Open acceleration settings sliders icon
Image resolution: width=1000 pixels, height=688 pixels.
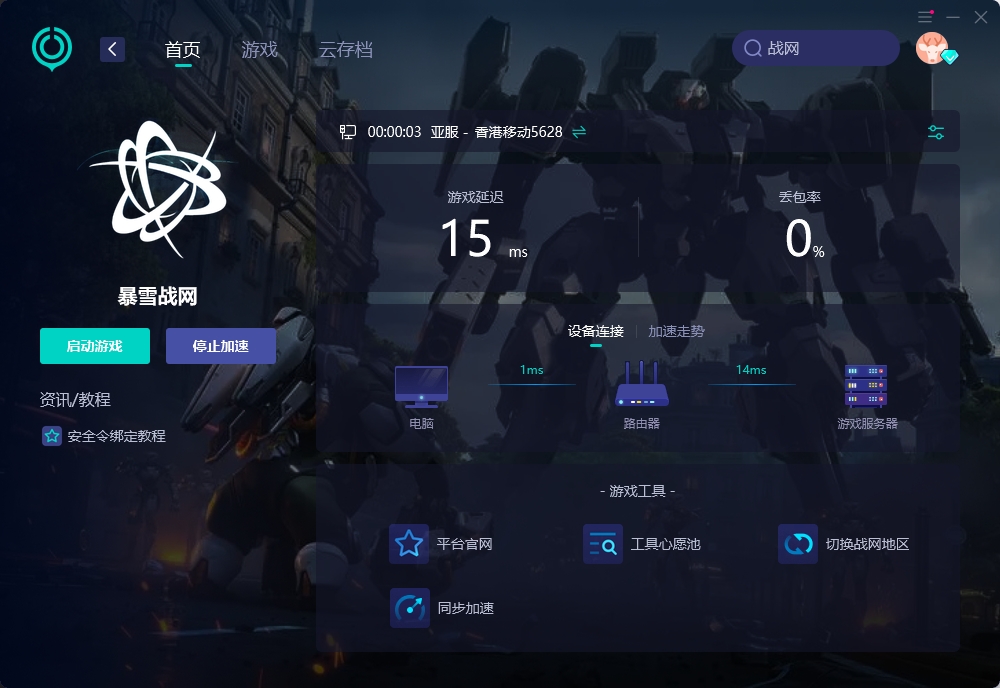pyautogui.click(x=936, y=132)
